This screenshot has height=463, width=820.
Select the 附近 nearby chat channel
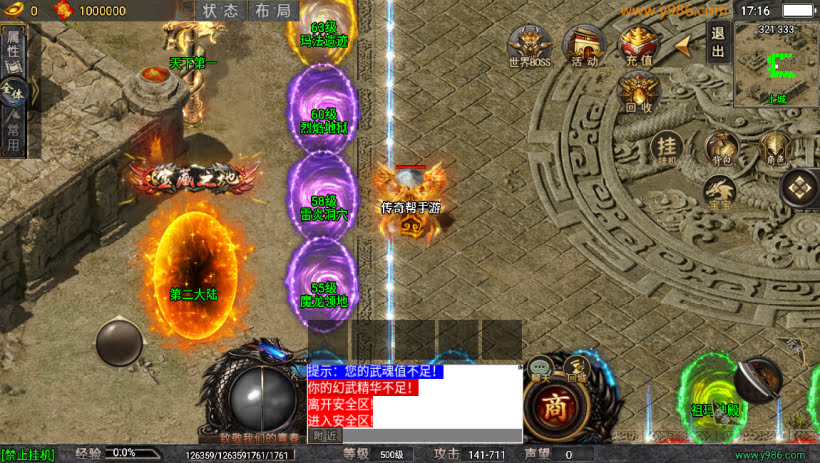[325, 435]
